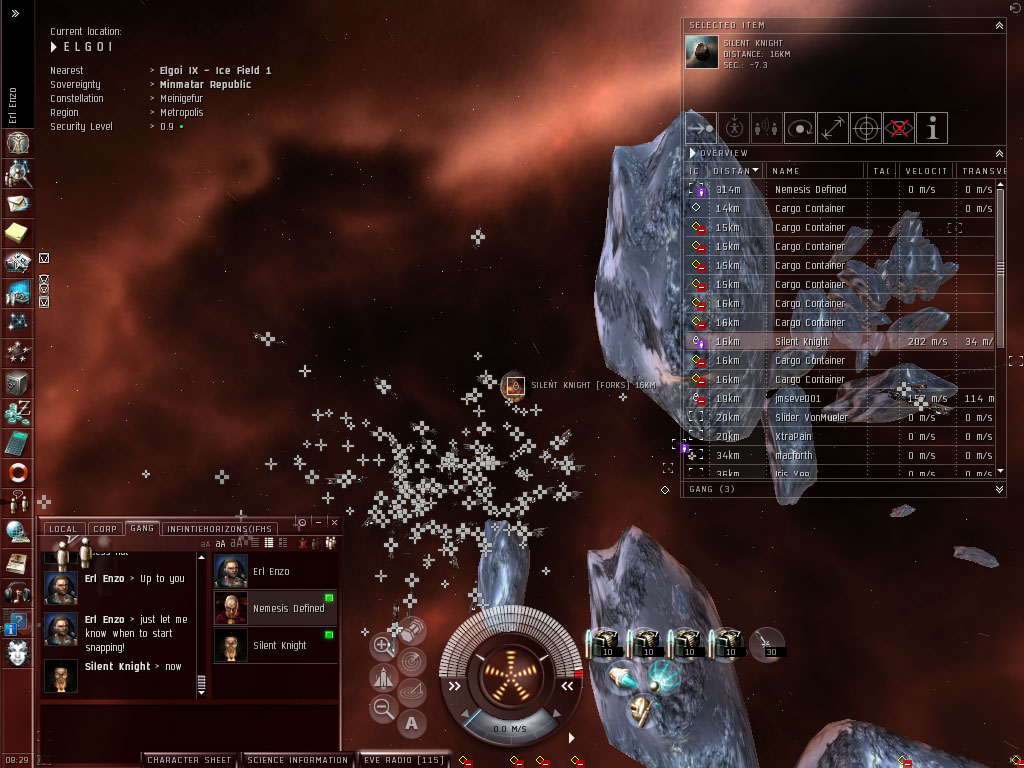Image resolution: width=1024 pixels, height=768 pixels.
Task: Open the EVE Radio window button
Action: (403, 760)
